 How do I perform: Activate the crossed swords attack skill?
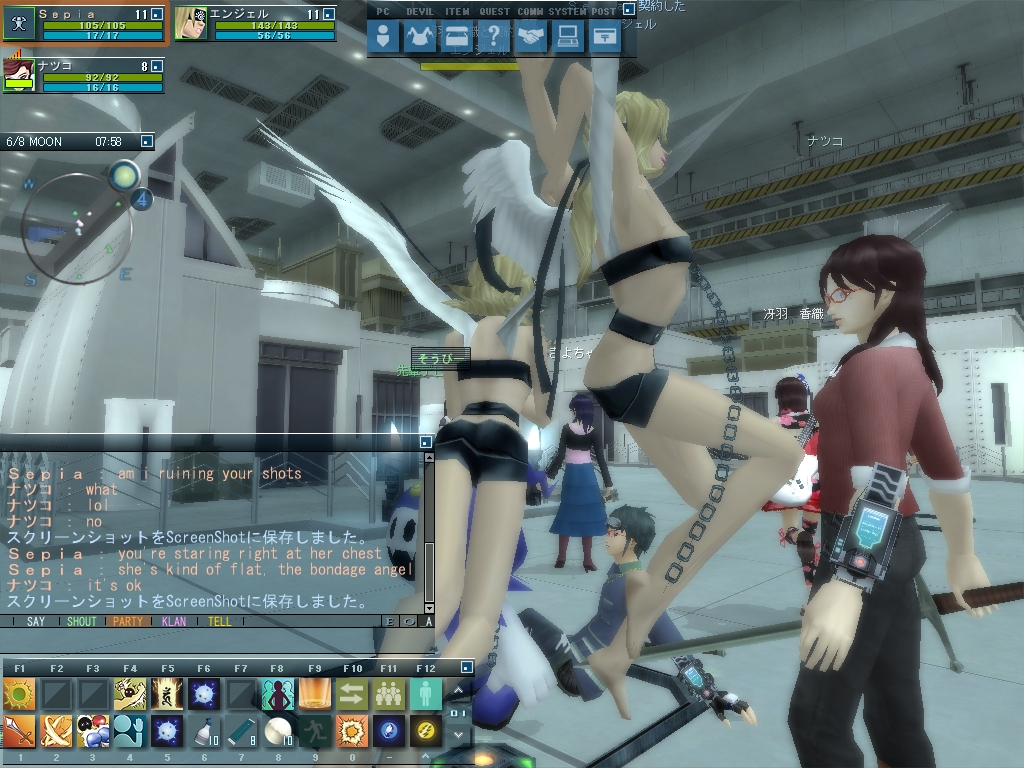tap(55, 731)
